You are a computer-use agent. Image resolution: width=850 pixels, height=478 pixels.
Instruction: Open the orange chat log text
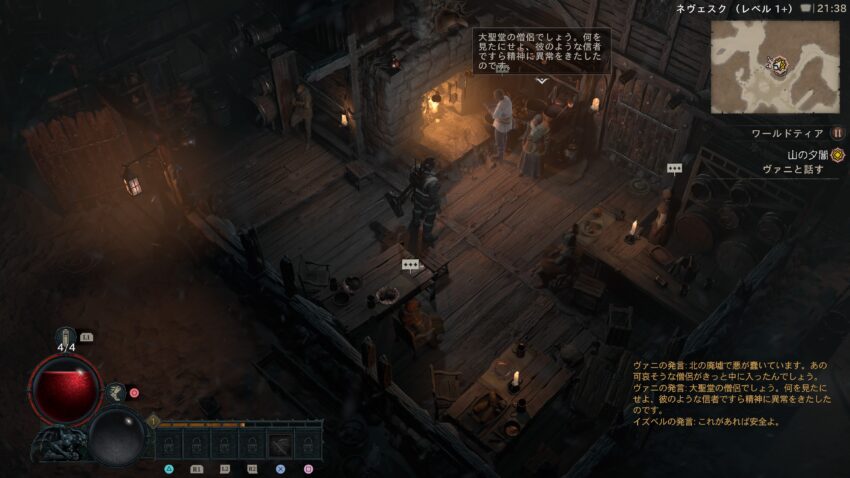point(732,393)
